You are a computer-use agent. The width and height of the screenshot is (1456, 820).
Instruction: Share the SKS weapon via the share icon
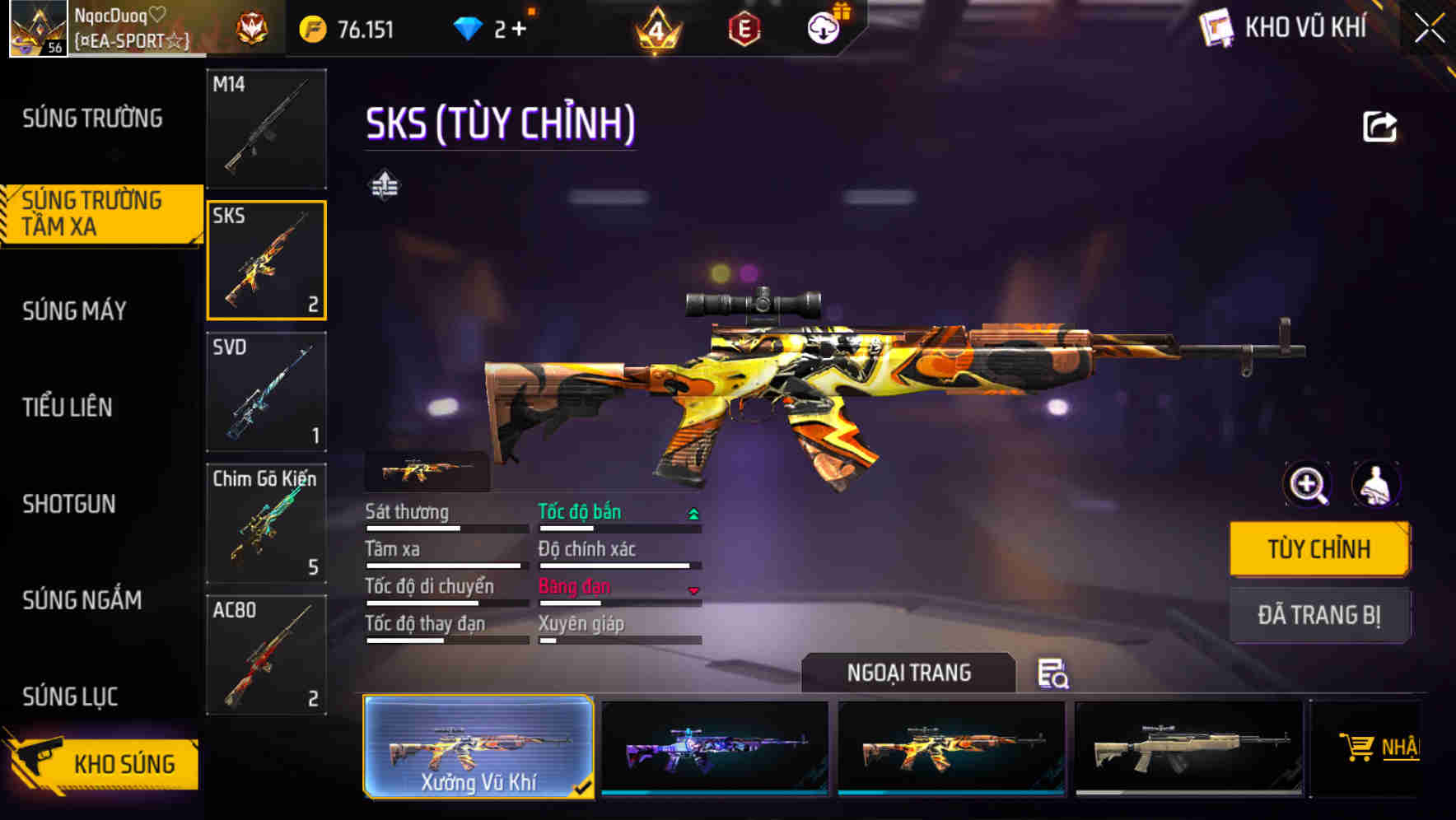[x=1378, y=124]
